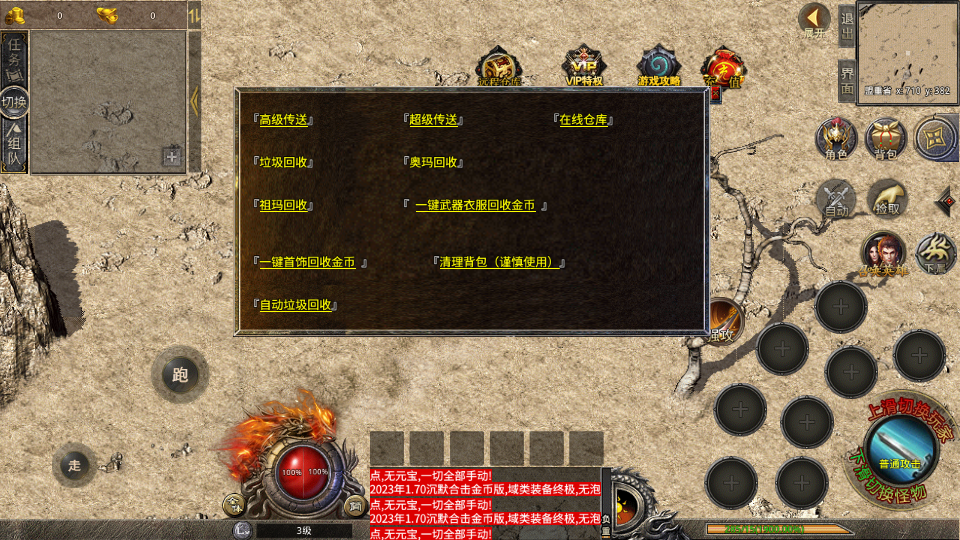Click 清理背包 (谨慎使用) link

click(499, 262)
